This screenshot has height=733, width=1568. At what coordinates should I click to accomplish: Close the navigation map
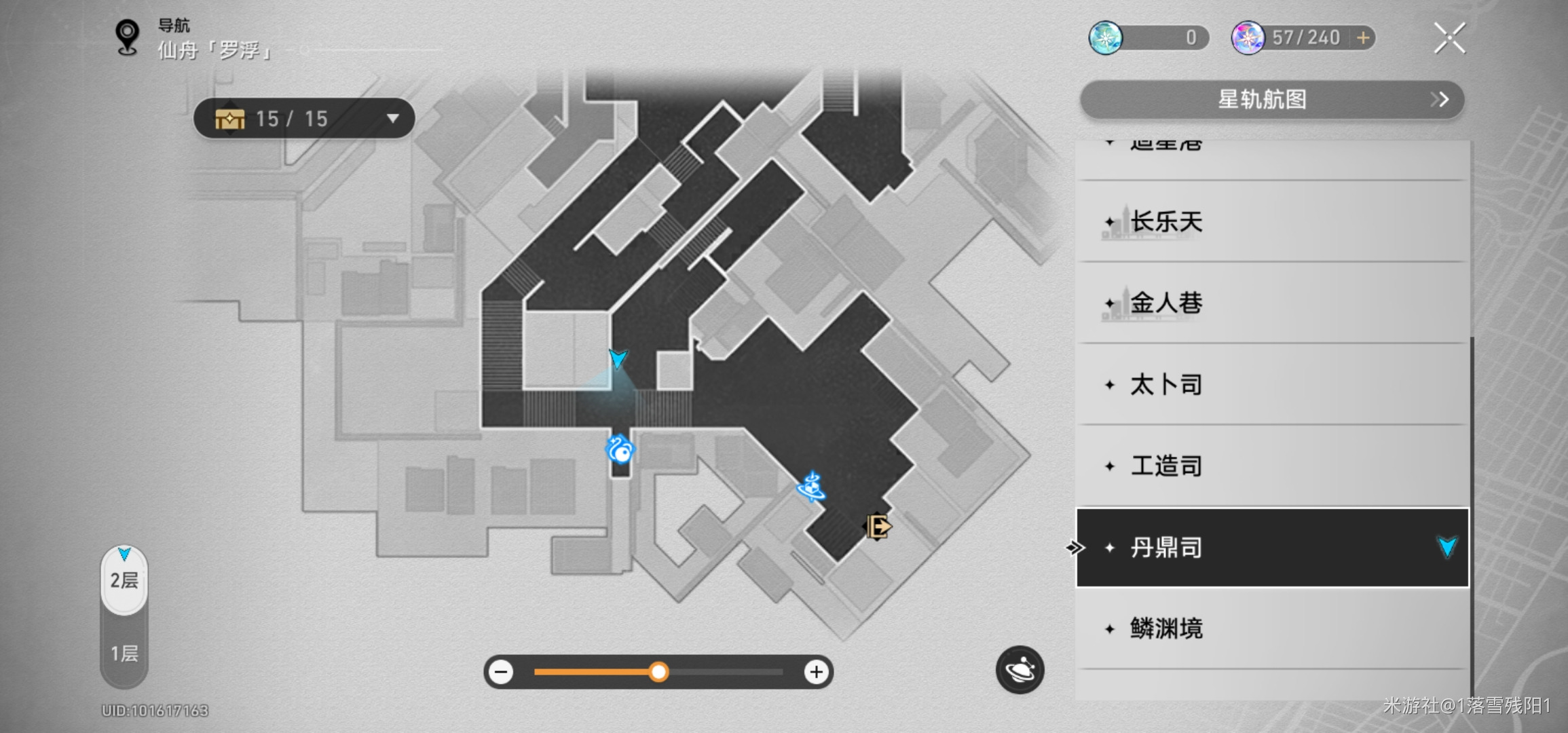(1449, 38)
